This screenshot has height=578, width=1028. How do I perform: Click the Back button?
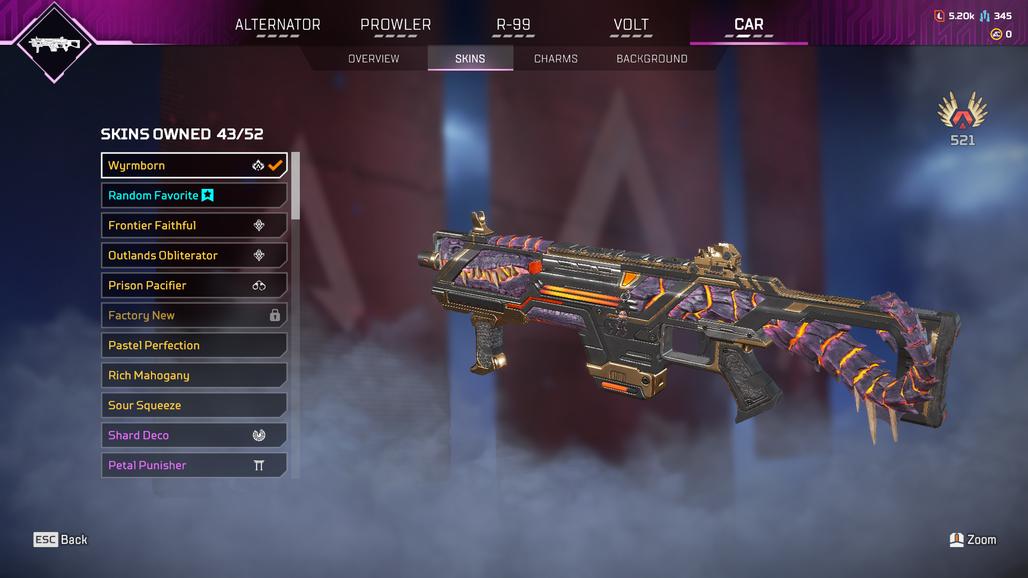pos(61,540)
